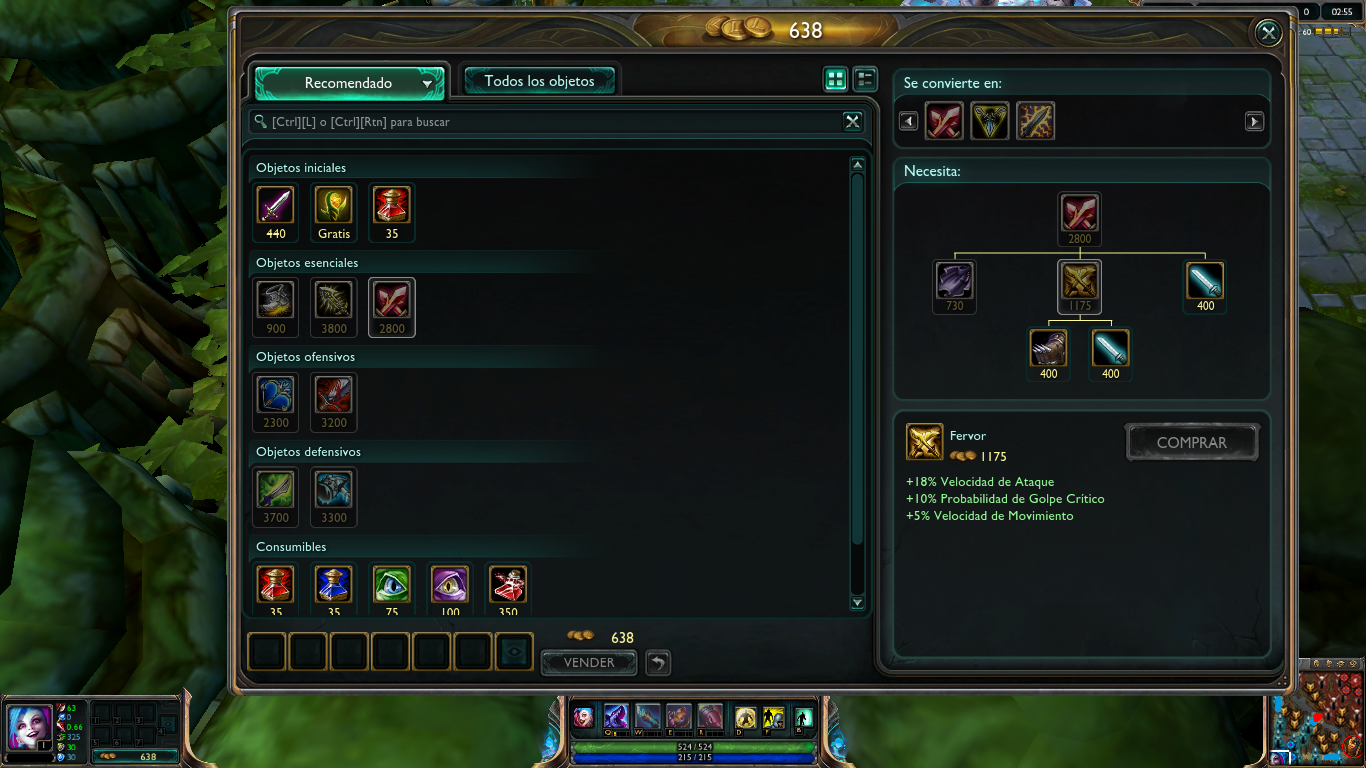Select Zeal priced 1175 in the build tree
This screenshot has width=1366, height=768.
point(1079,280)
